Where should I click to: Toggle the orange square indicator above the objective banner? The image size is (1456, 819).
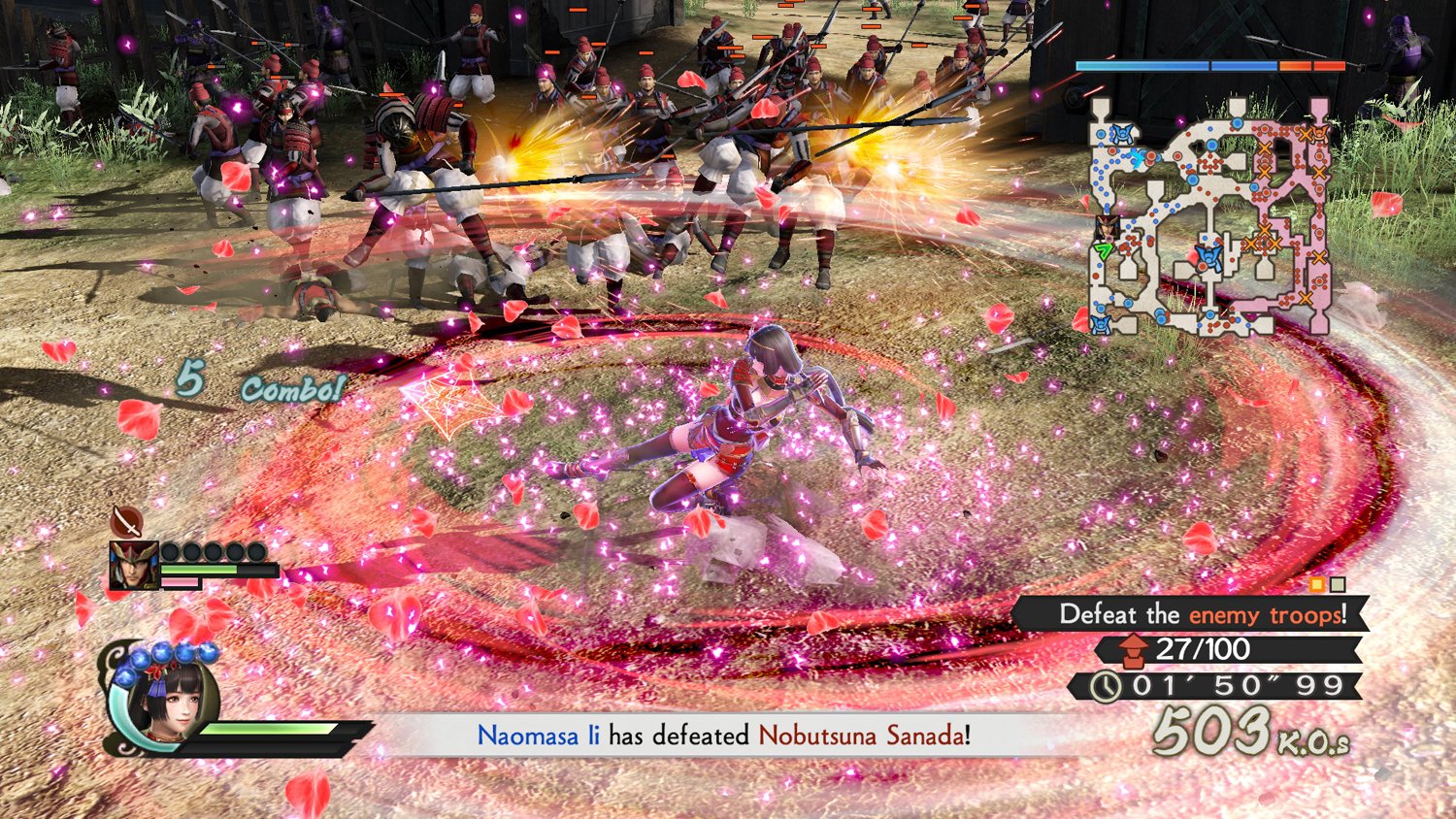coord(1316,584)
